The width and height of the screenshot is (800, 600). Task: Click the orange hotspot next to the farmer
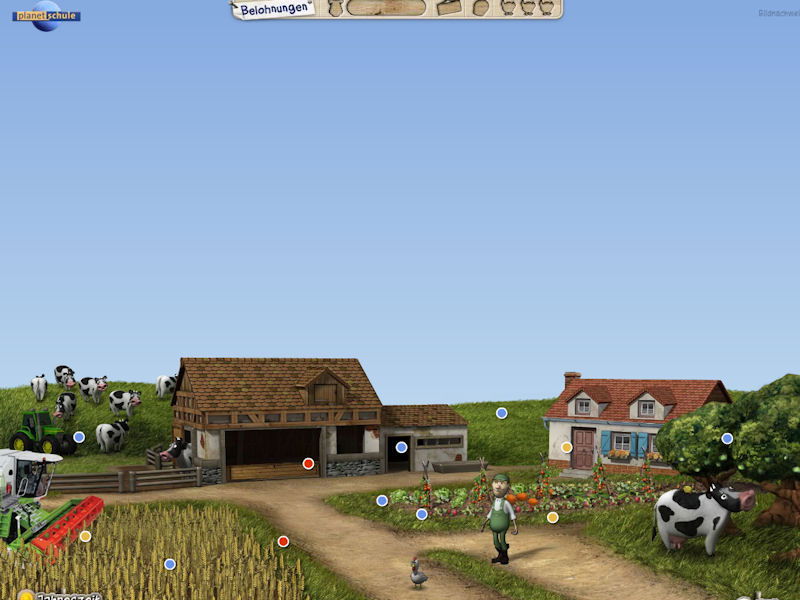552,517
